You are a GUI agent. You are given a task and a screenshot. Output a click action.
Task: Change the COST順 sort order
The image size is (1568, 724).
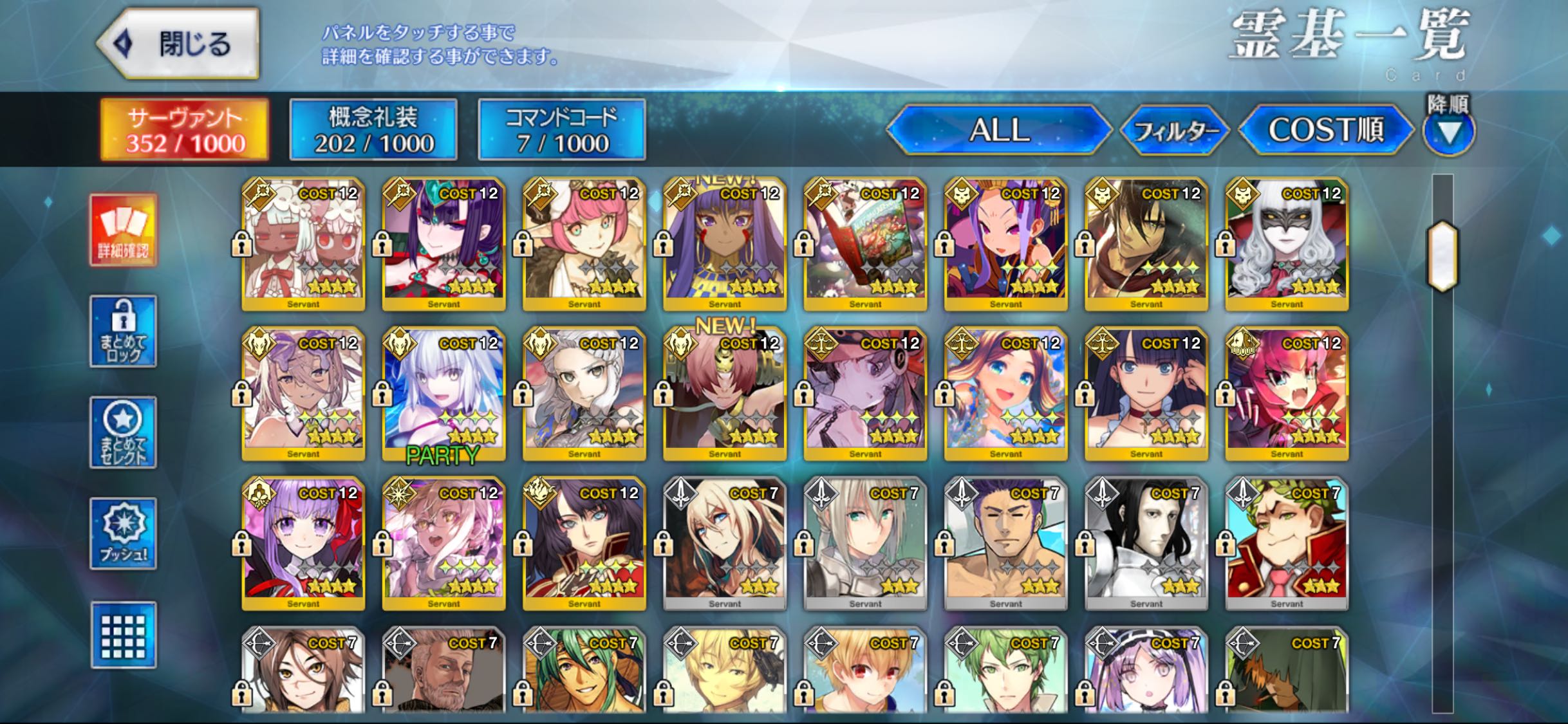[1325, 131]
